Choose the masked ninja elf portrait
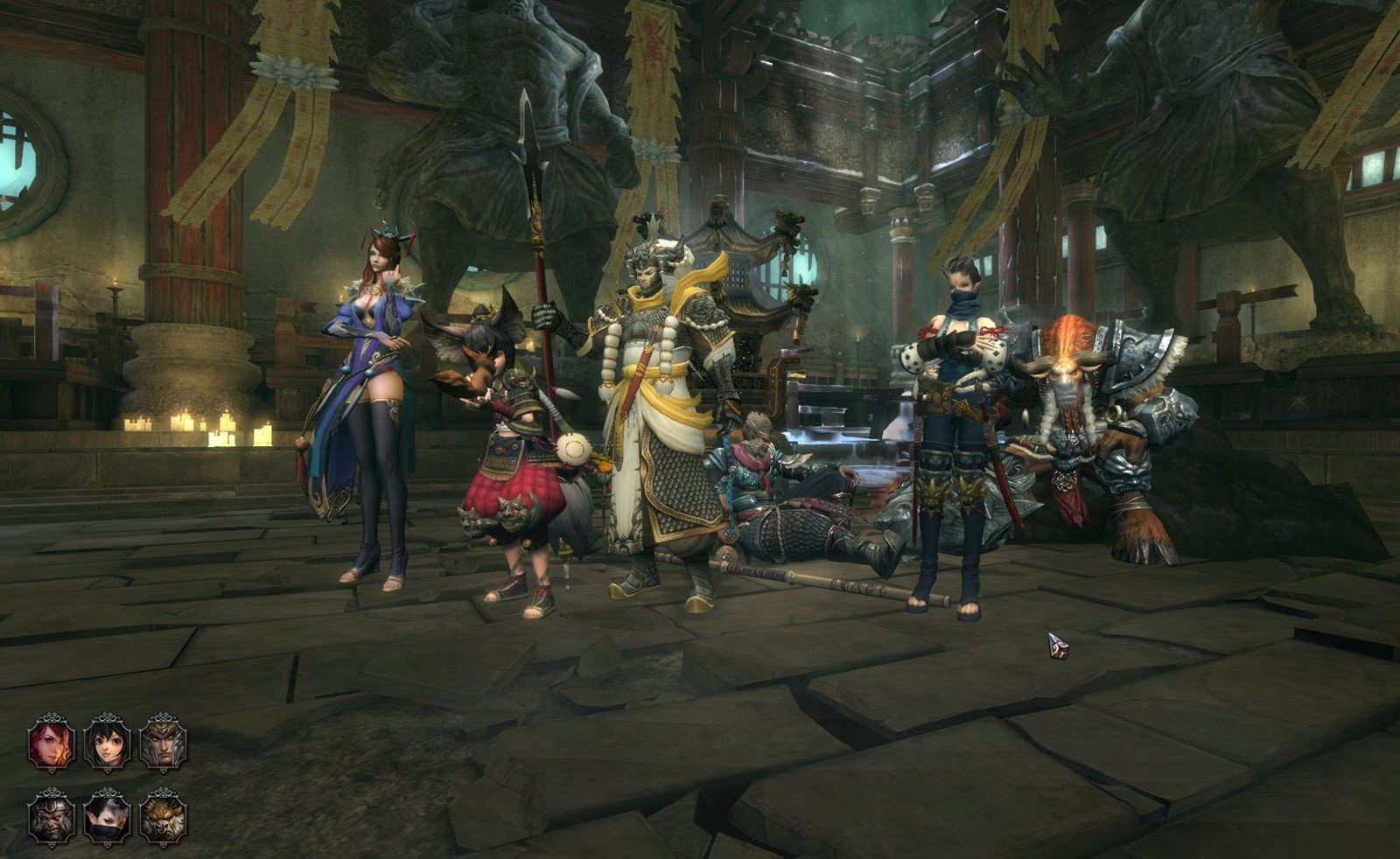 click(107, 817)
